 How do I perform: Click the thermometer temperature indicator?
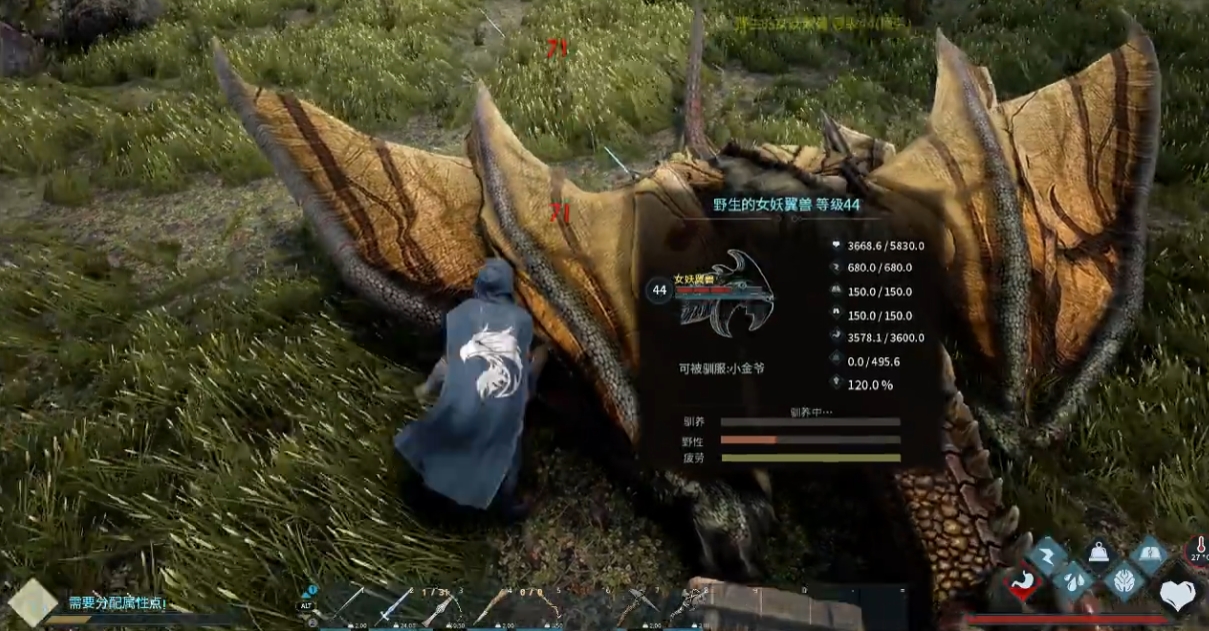[1199, 548]
